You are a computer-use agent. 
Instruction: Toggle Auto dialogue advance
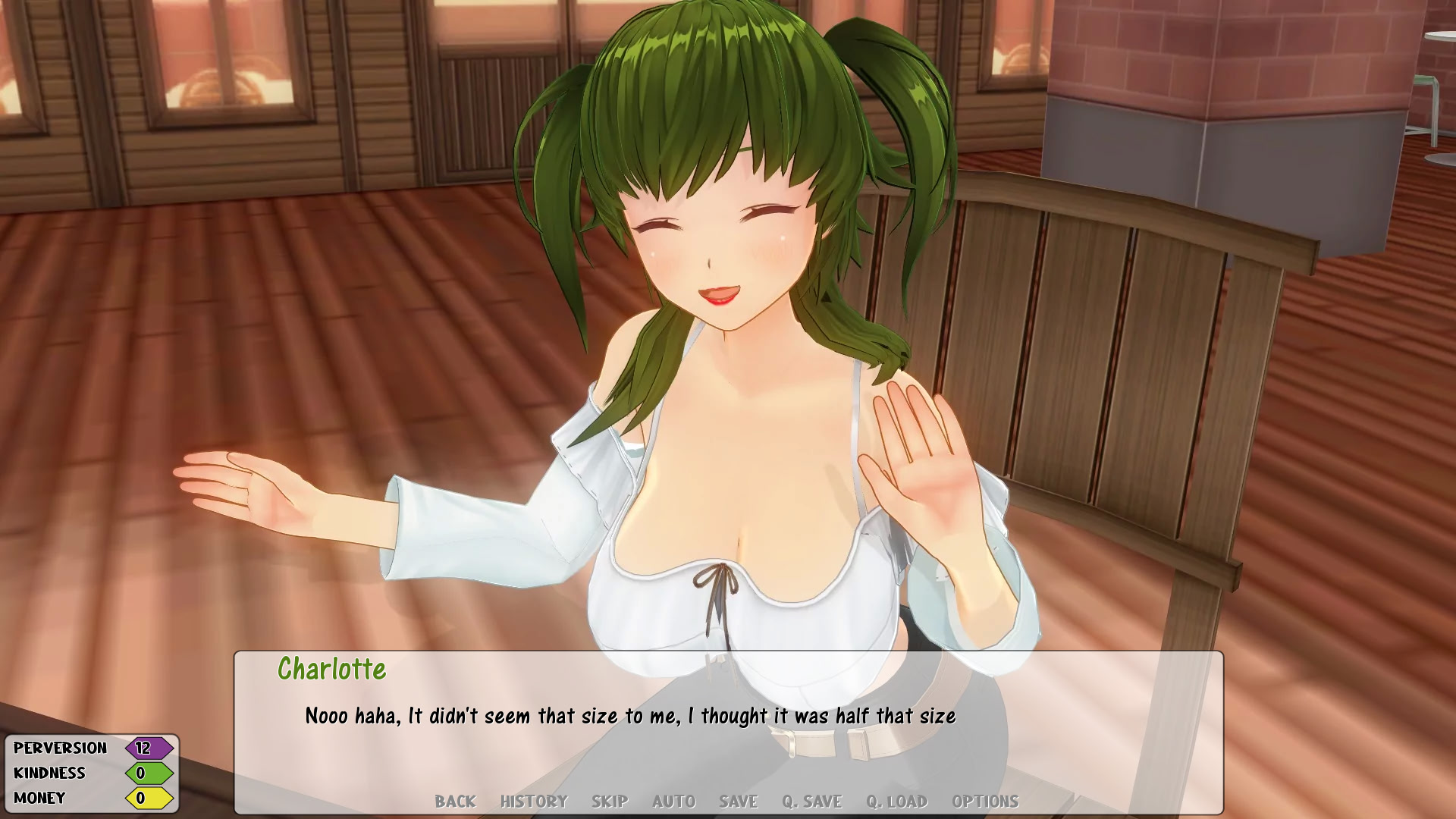pos(673,802)
